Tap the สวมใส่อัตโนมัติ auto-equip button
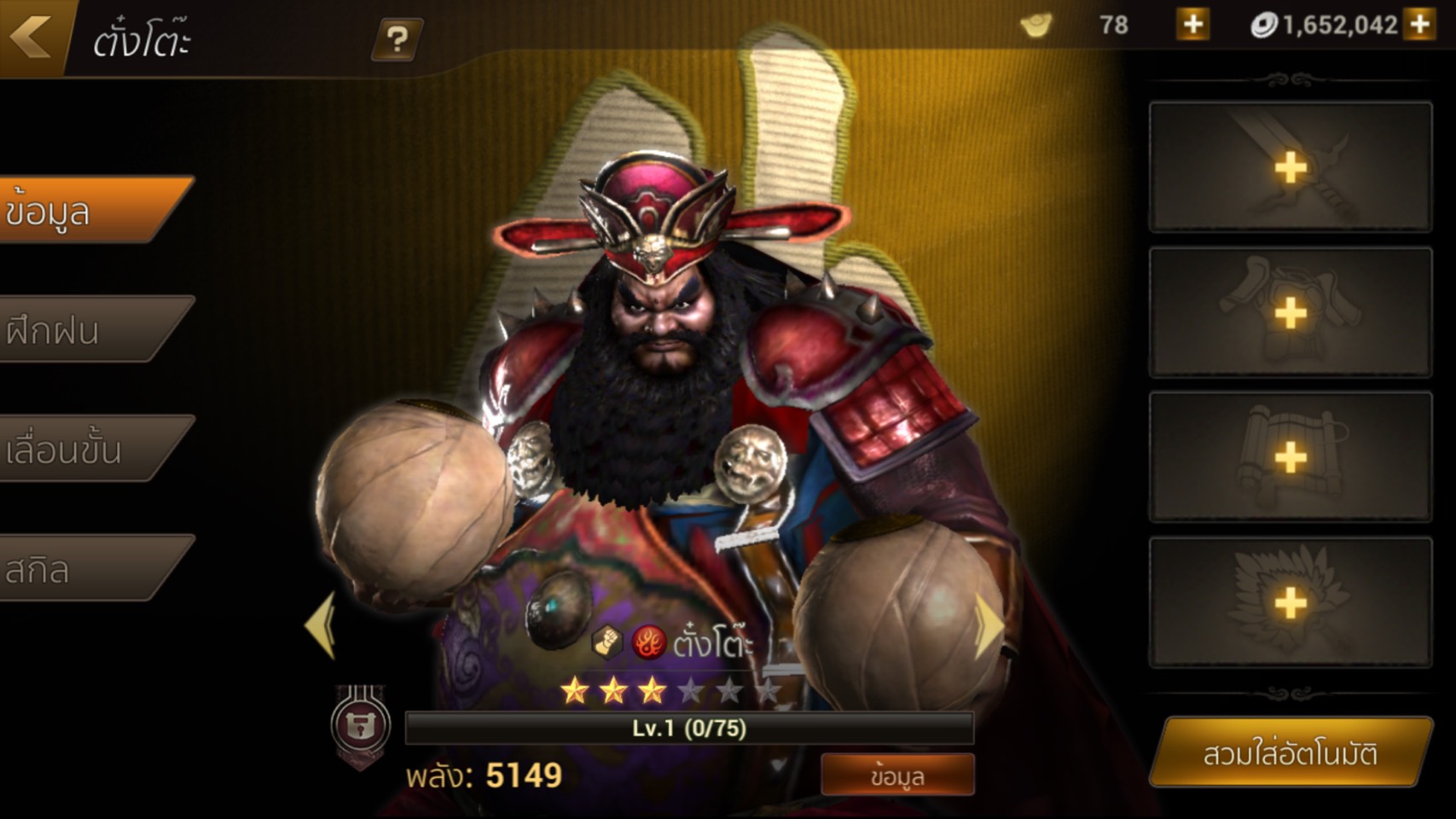The height and width of the screenshot is (819, 1456). pyautogui.click(x=1290, y=754)
